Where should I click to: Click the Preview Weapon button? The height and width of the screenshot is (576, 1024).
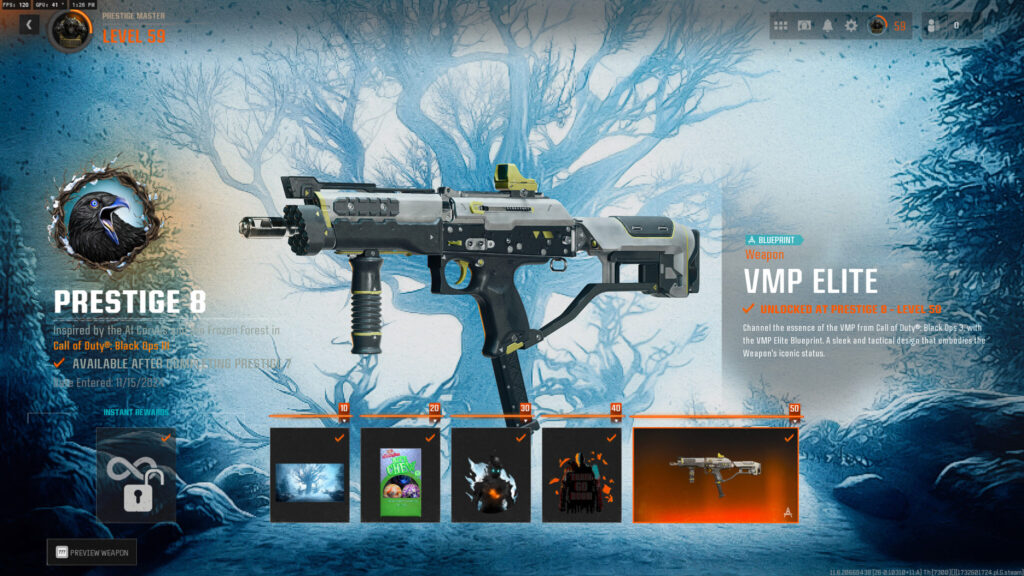pyautogui.click(x=92, y=552)
